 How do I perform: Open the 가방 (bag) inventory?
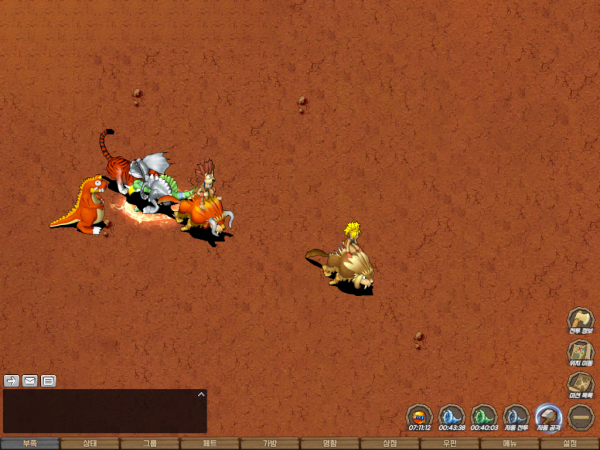(x=270, y=443)
